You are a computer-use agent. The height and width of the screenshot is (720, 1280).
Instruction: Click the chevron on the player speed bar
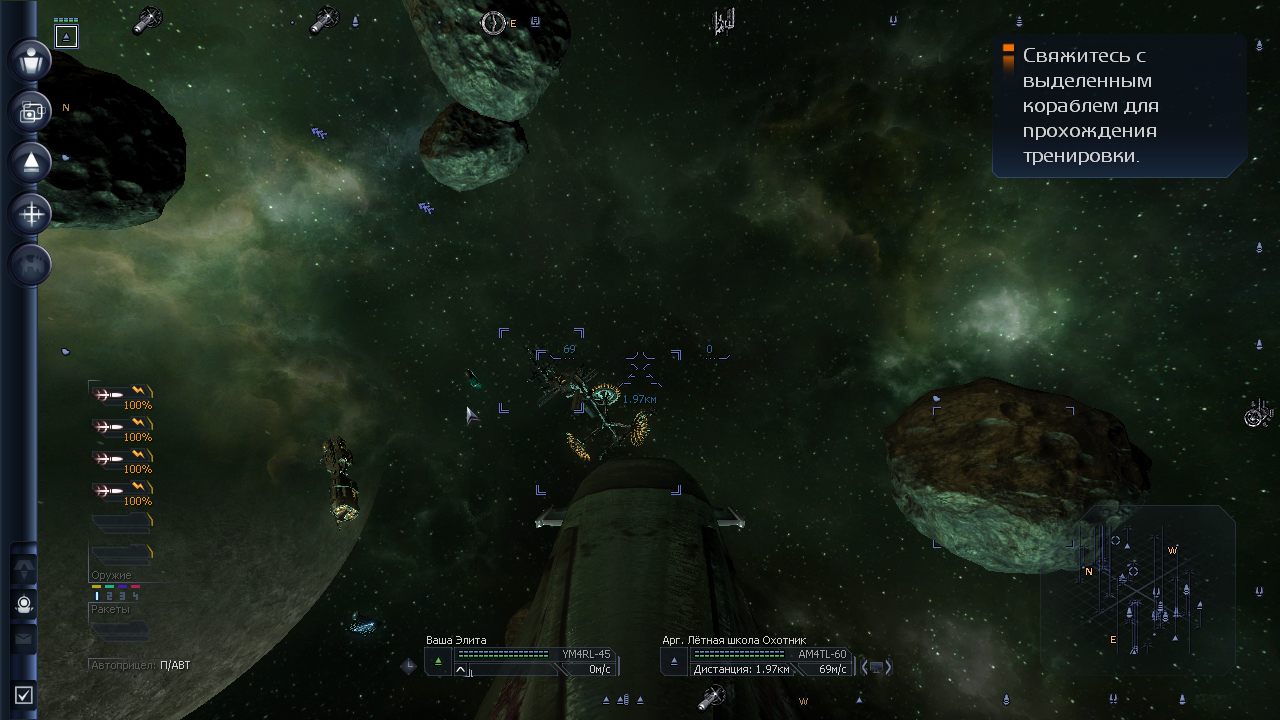click(x=460, y=669)
